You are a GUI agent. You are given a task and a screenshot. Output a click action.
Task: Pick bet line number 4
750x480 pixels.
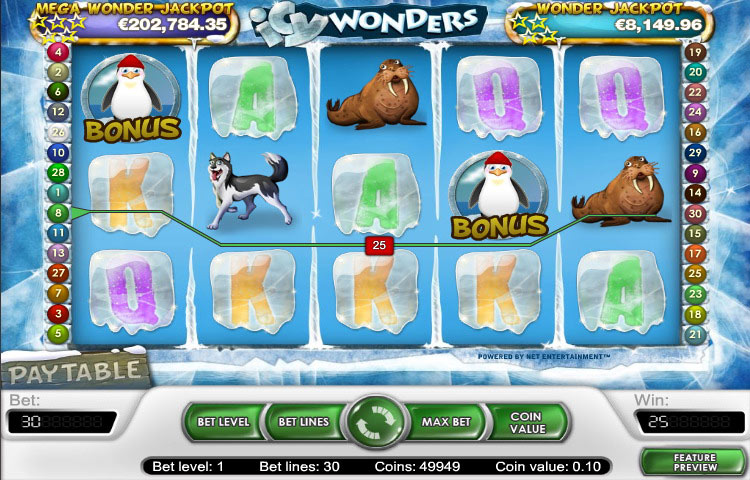coord(58,51)
